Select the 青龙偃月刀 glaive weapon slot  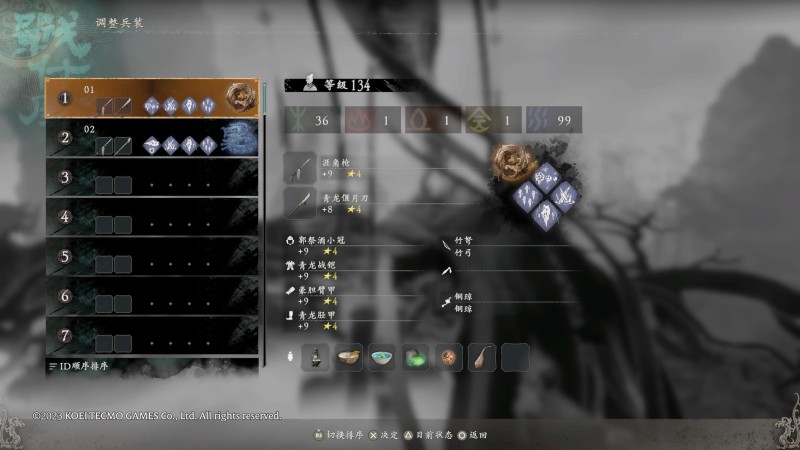[301, 203]
